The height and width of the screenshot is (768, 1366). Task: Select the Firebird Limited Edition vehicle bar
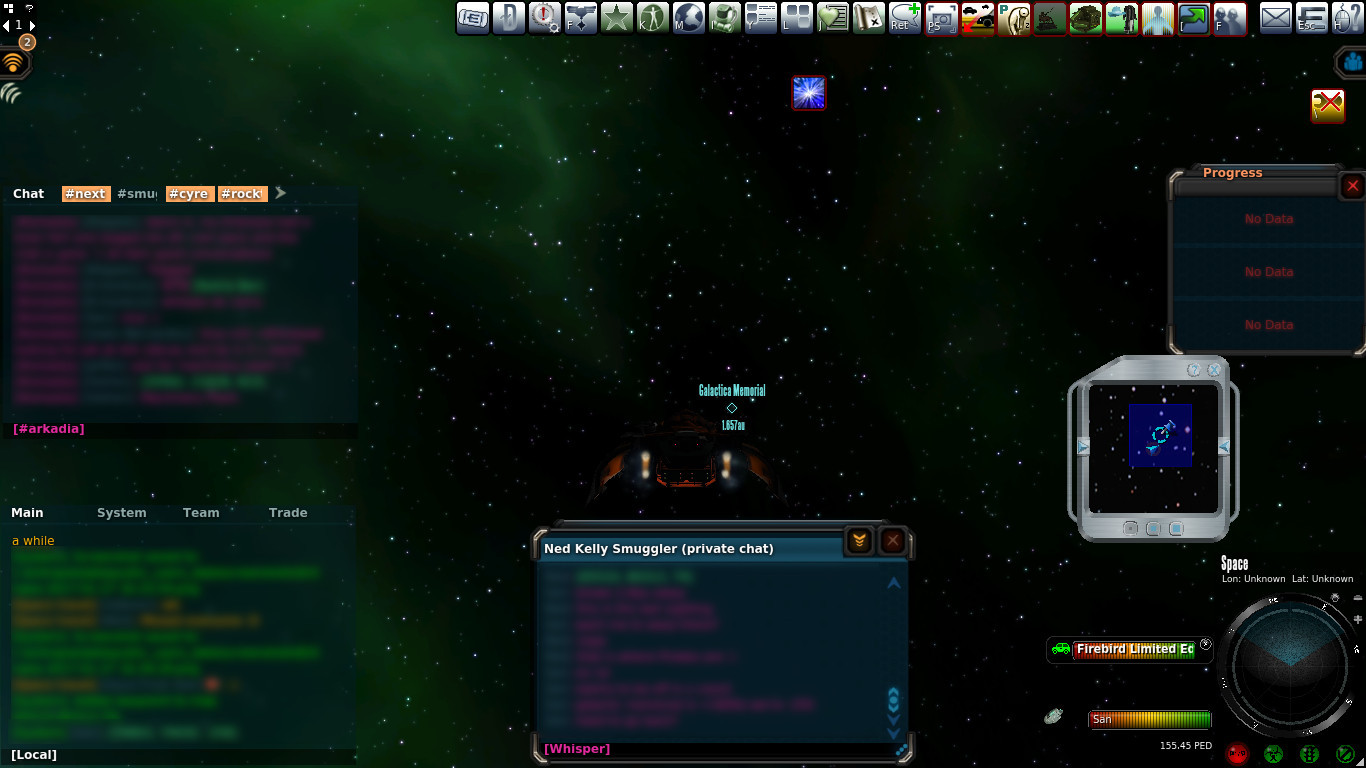click(x=1134, y=649)
